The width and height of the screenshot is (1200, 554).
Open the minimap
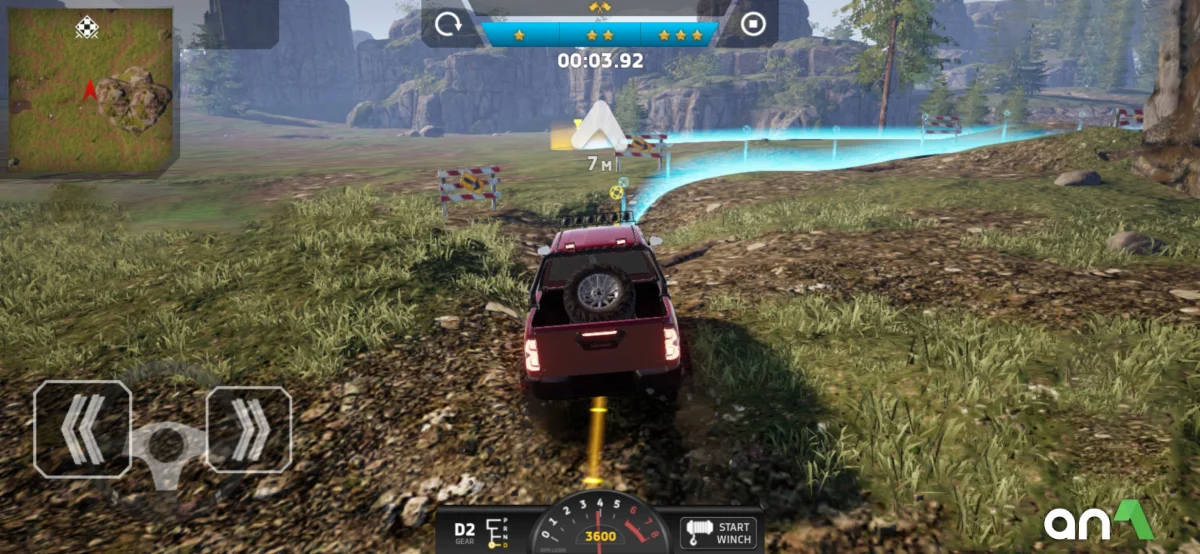(x=90, y=90)
